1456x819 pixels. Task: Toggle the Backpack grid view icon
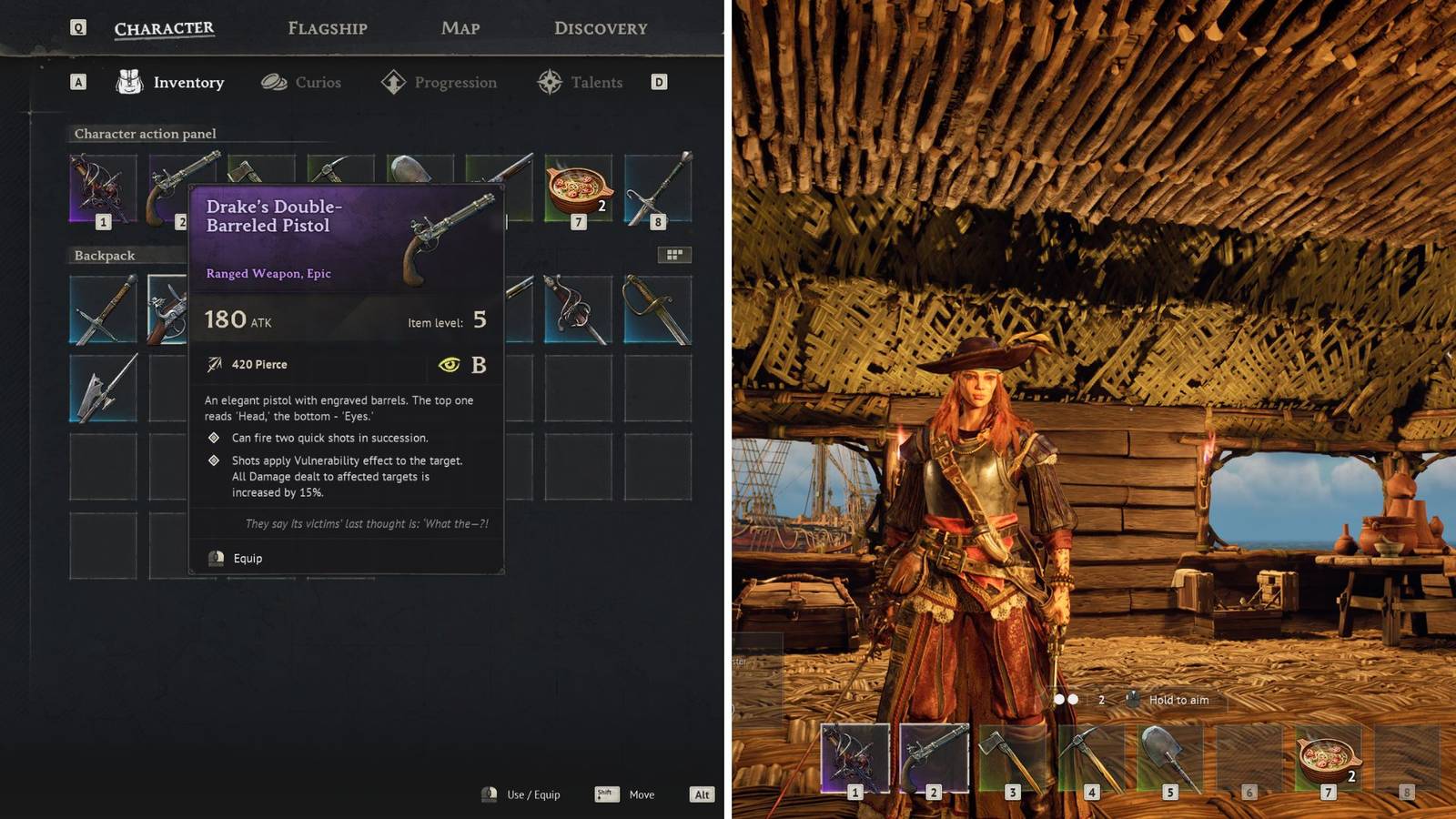[x=675, y=256]
